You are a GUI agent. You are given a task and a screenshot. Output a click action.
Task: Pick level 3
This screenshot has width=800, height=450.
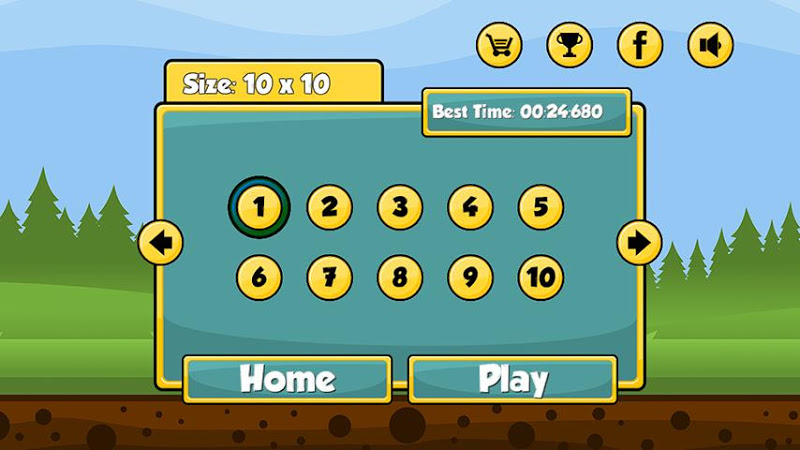[x=400, y=207]
